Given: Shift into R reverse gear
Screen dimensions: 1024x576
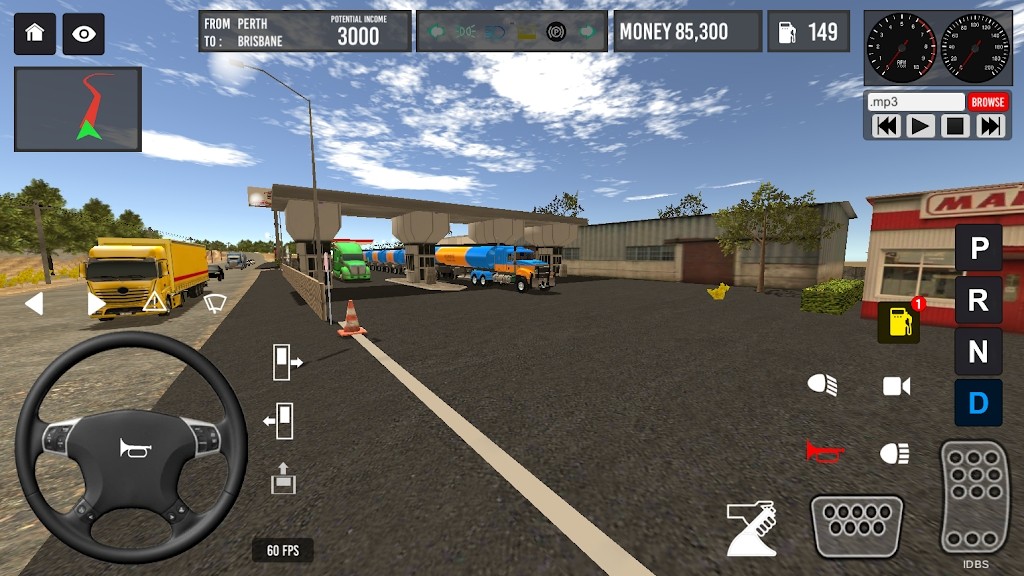Looking at the screenshot, I should [978, 299].
